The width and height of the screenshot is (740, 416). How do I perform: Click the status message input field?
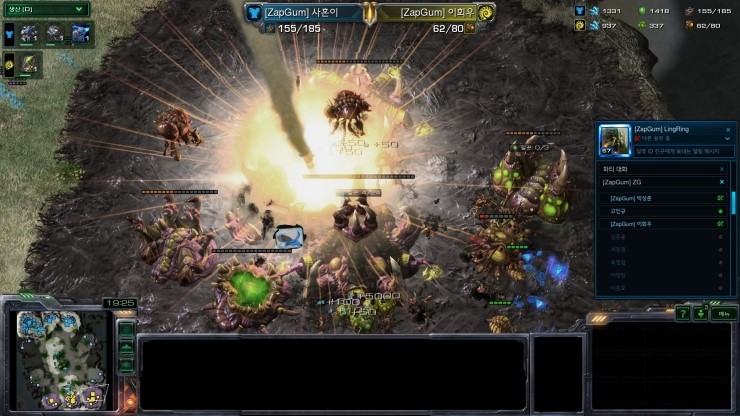685,151
